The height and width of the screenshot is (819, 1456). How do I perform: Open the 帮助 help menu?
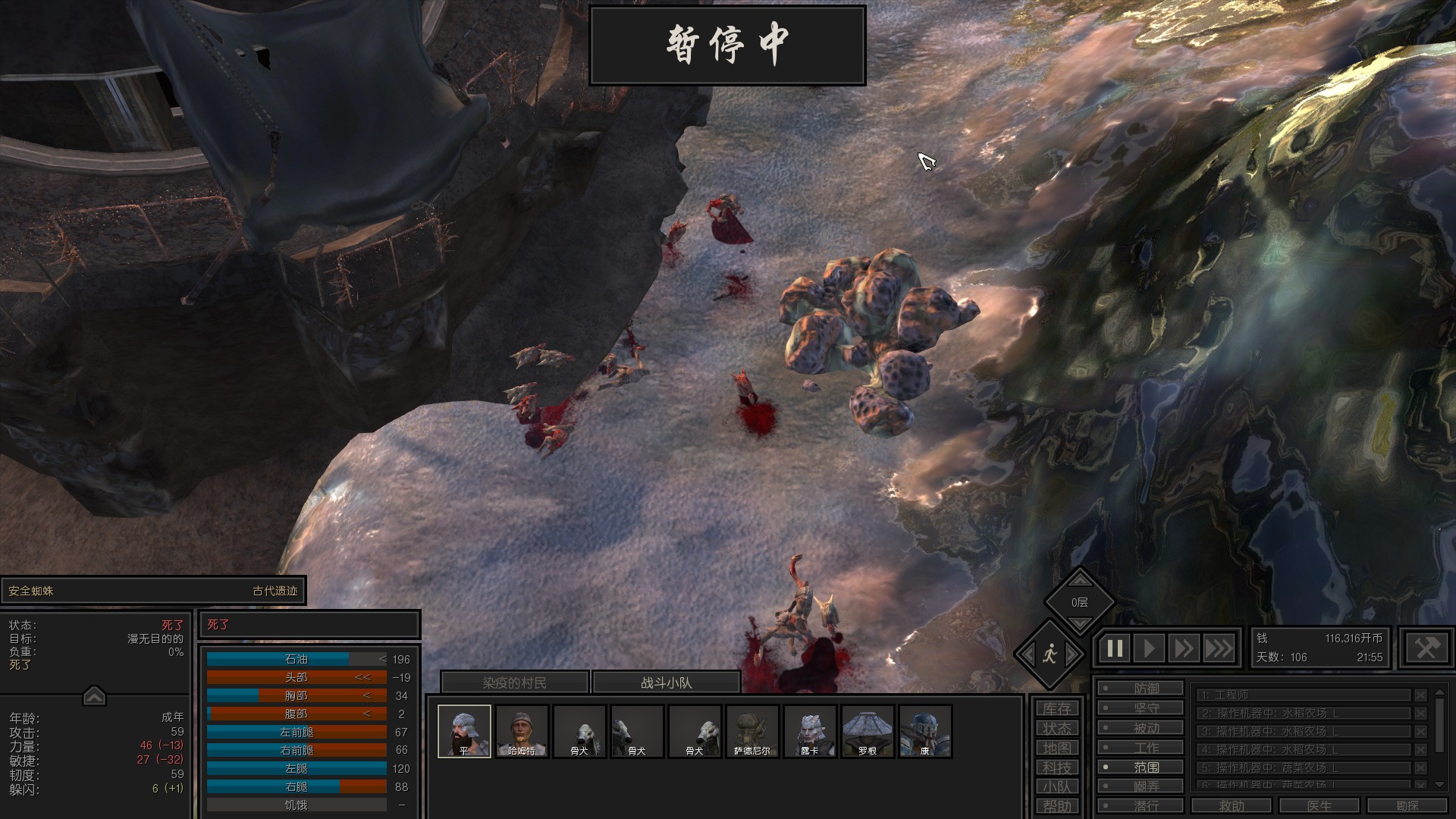[1056, 806]
